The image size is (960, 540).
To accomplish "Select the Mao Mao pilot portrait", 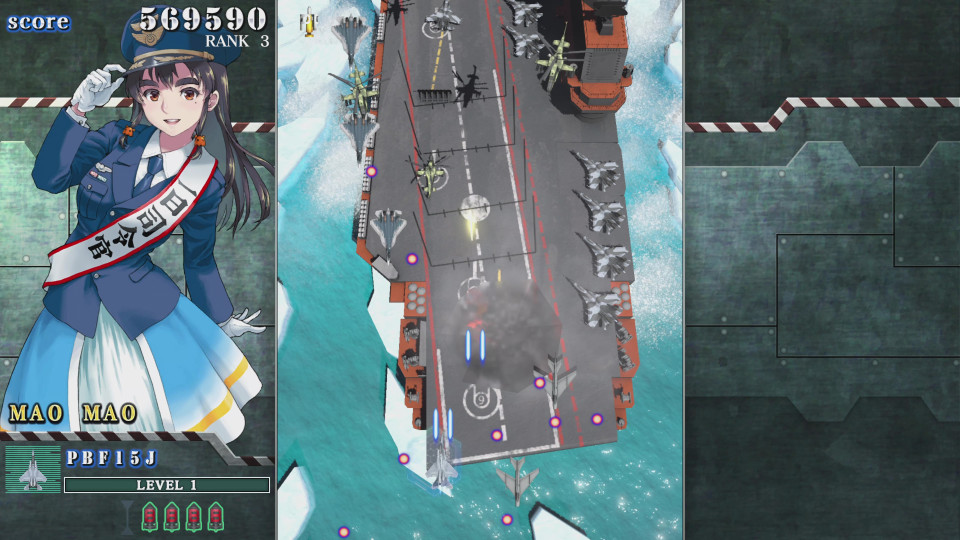I will click(140, 210).
